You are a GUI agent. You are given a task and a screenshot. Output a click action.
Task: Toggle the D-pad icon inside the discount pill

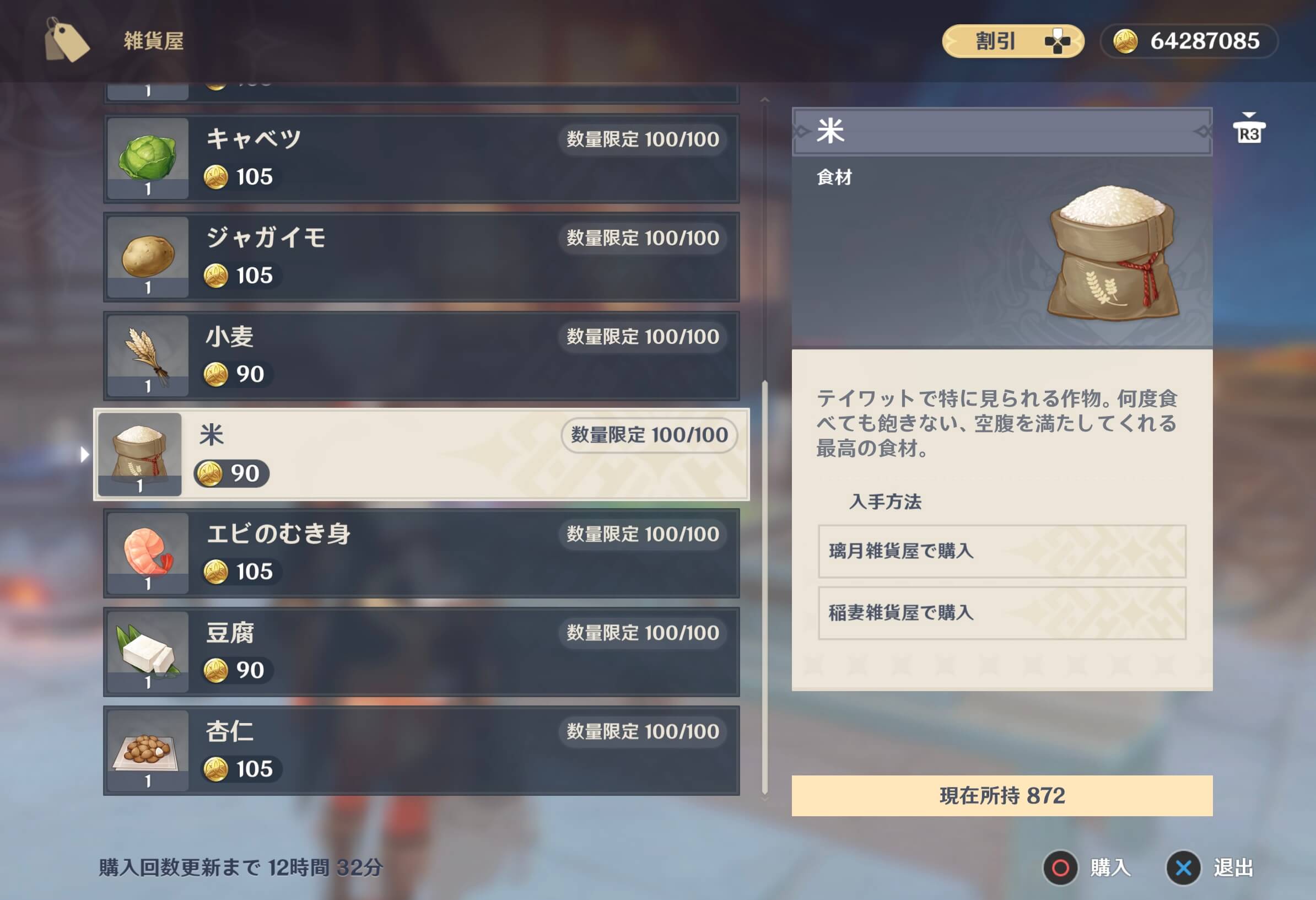click(1058, 40)
